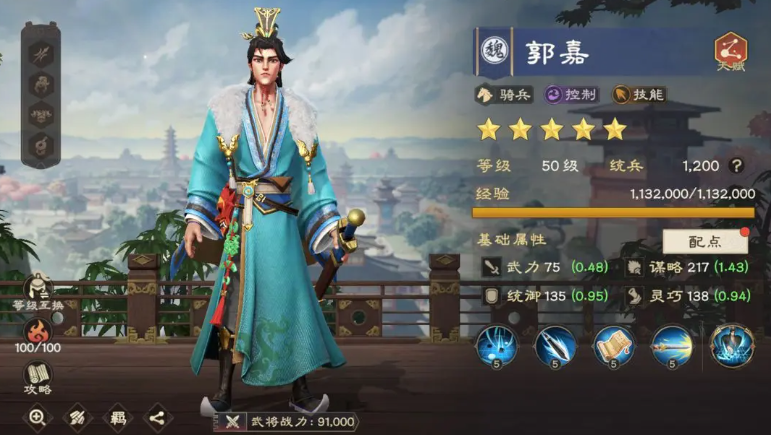Share this hero via share icon
Screen dimensions: 771x435
pos(157,418)
